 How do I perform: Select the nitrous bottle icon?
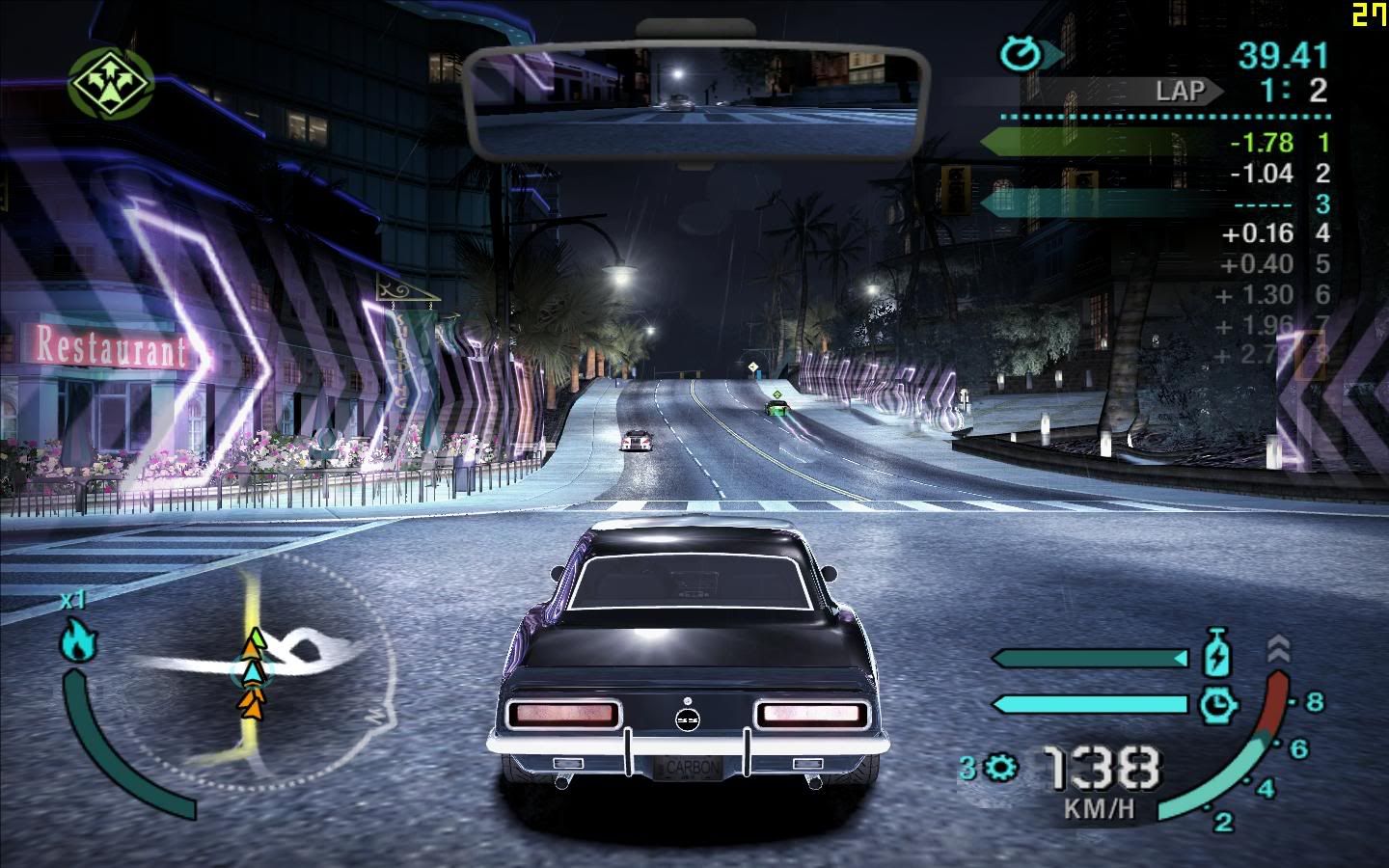point(1218,653)
